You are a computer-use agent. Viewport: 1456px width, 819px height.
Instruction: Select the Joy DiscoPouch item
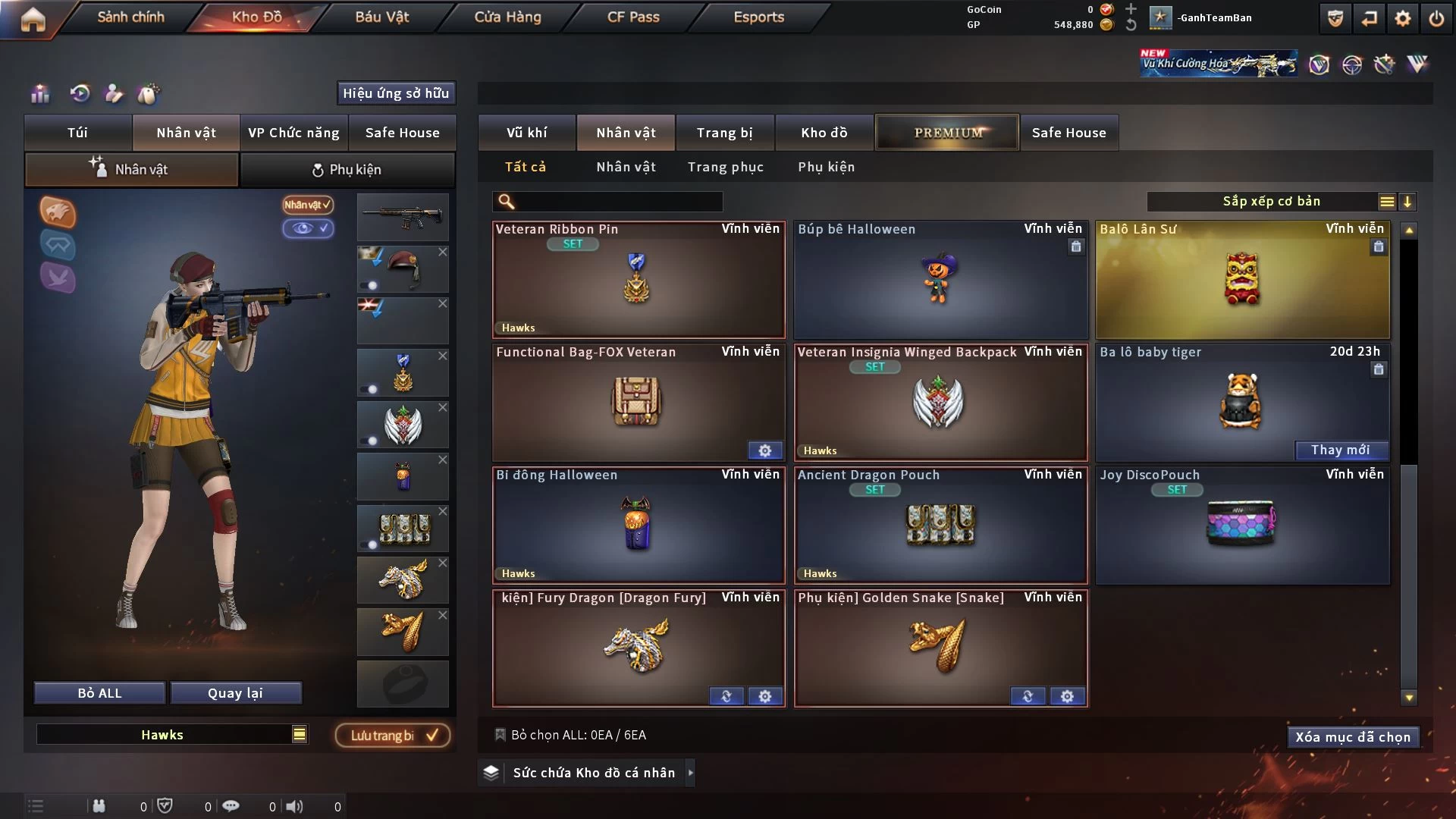[x=1242, y=525]
